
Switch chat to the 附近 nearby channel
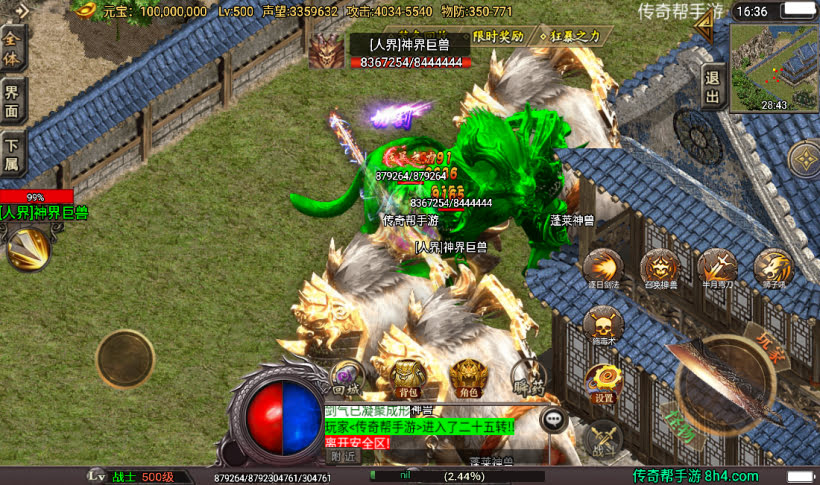coord(343,455)
